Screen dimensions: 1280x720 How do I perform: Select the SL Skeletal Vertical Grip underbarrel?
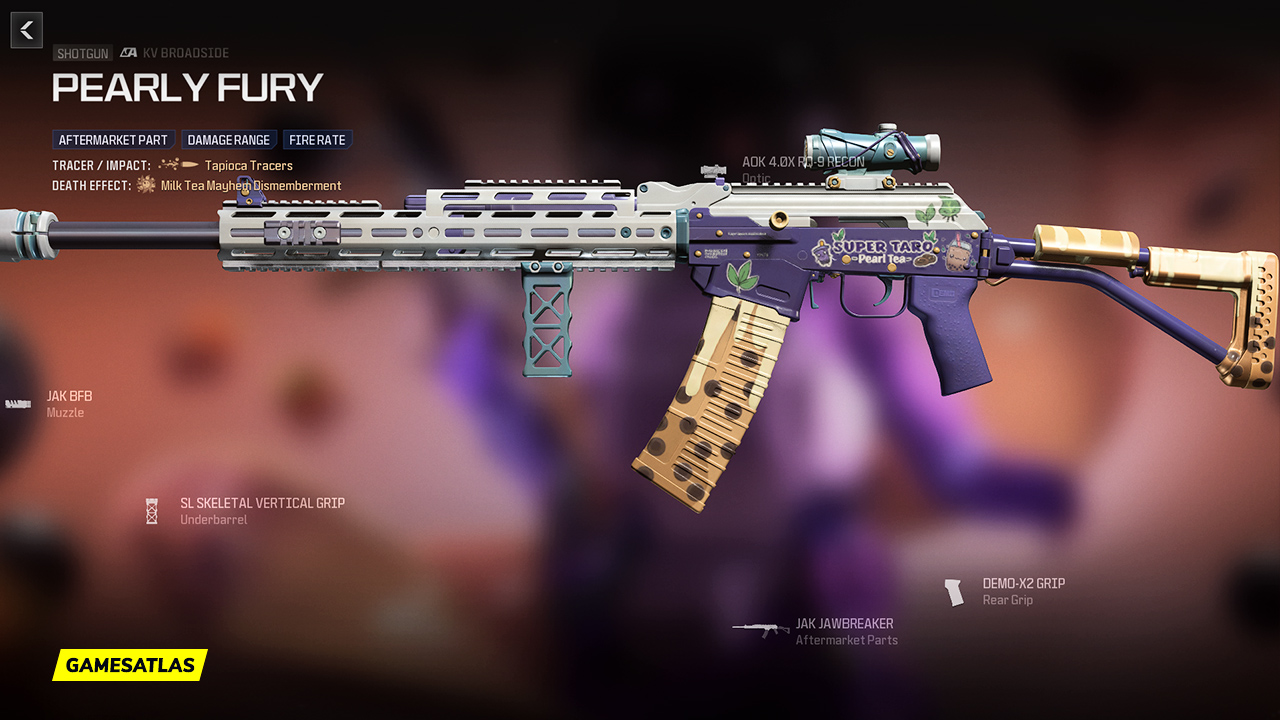click(262, 511)
